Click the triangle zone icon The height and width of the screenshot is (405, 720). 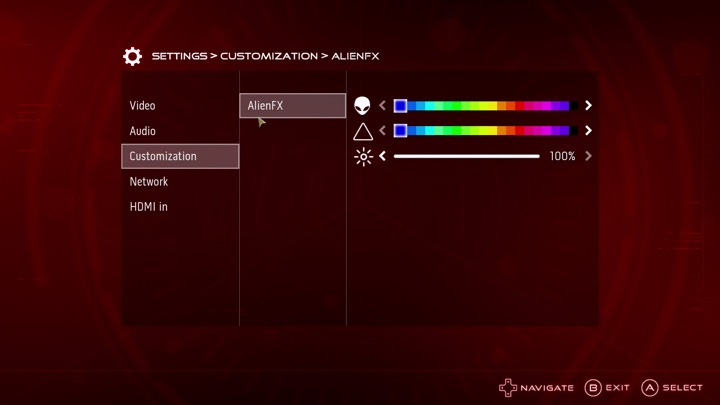(x=362, y=131)
